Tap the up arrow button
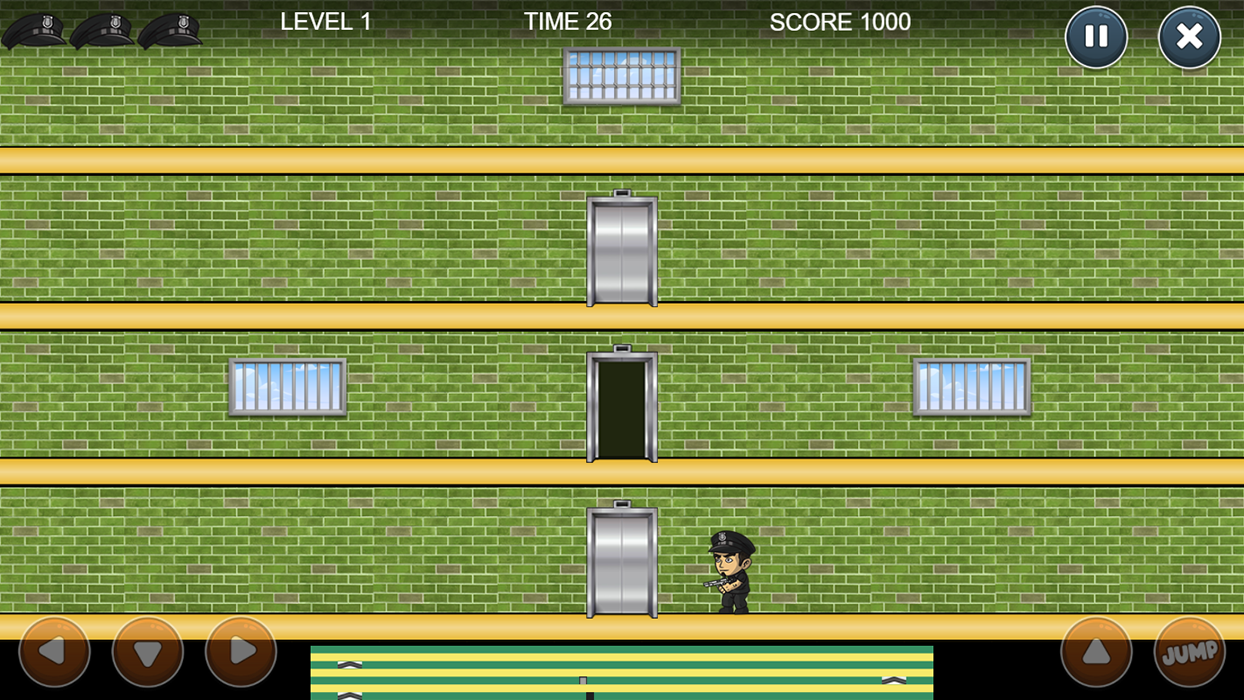This screenshot has height=700, width=1244. 1096,652
